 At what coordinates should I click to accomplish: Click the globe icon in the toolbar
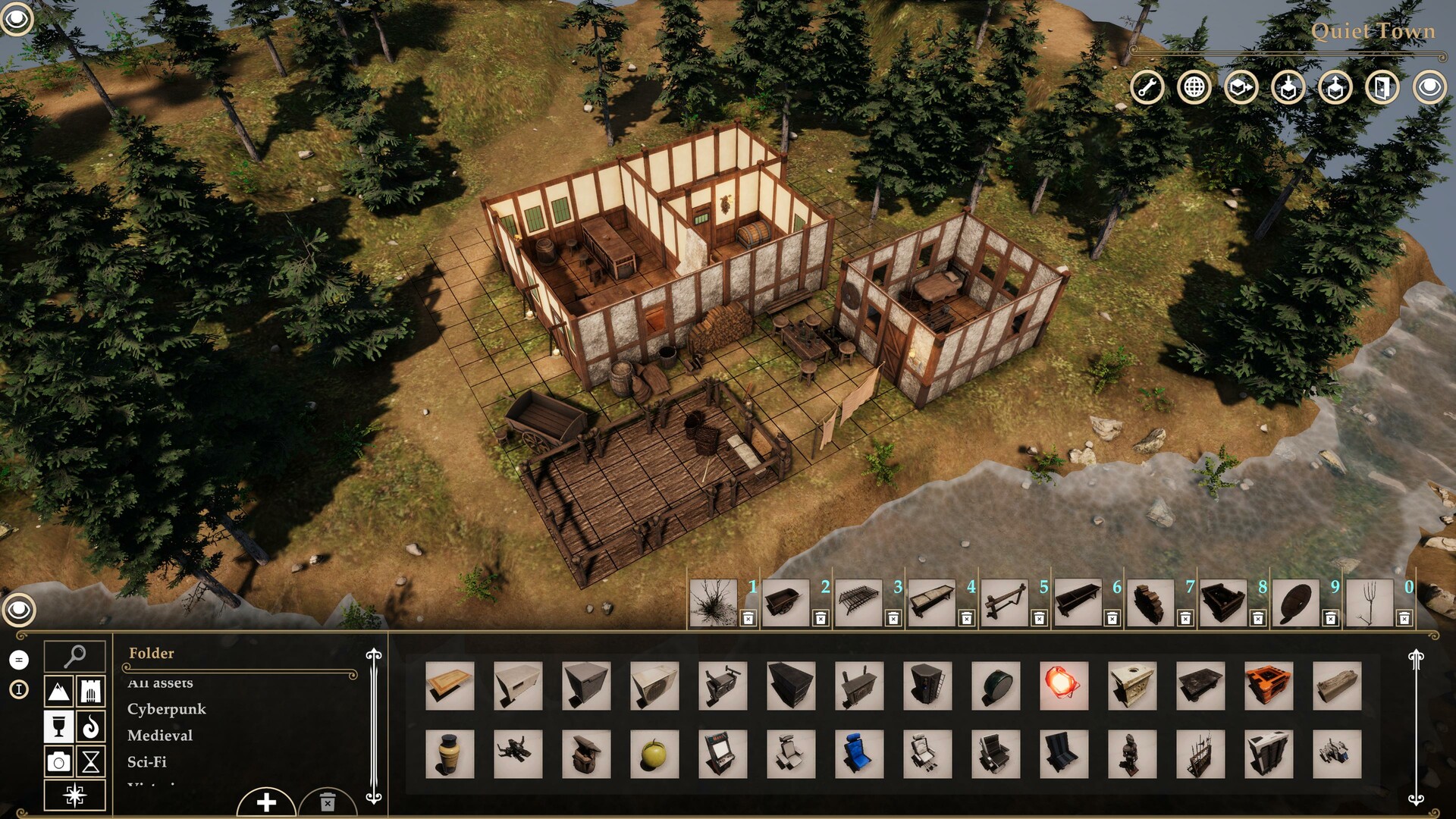(1194, 87)
